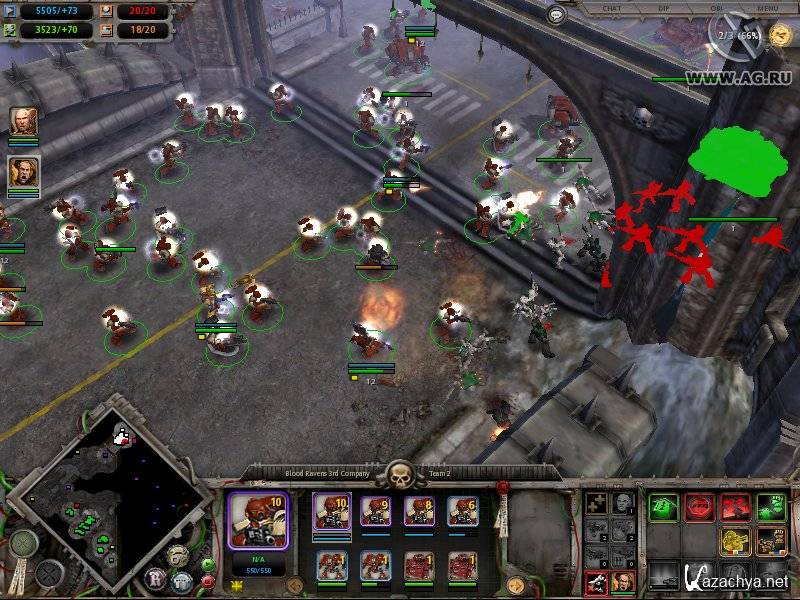Open the game MENU
The height and width of the screenshot is (600, 800).
click(768, 8)
